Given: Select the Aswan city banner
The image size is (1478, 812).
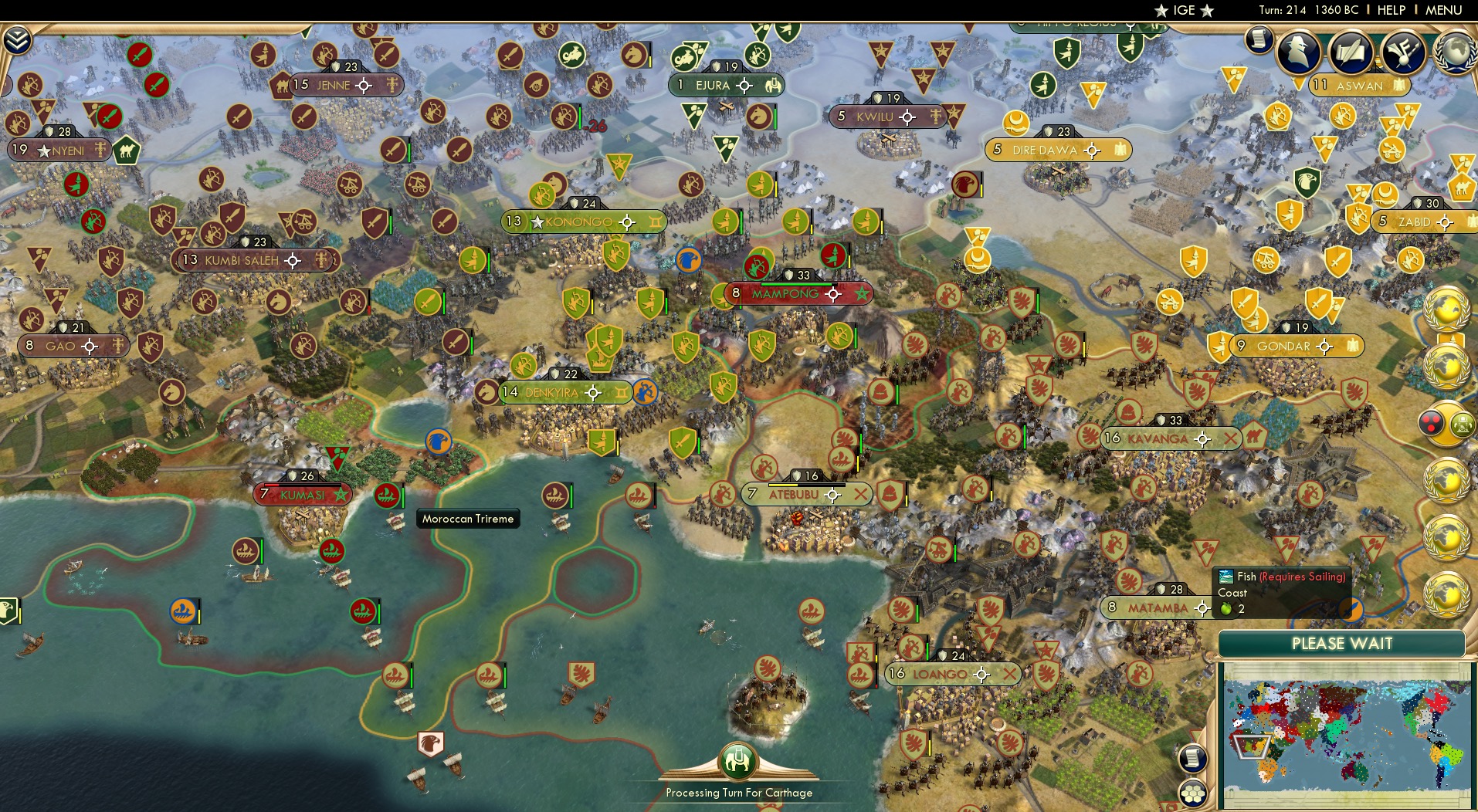Looking at the screenshot, I should [x=1361, y=86].
